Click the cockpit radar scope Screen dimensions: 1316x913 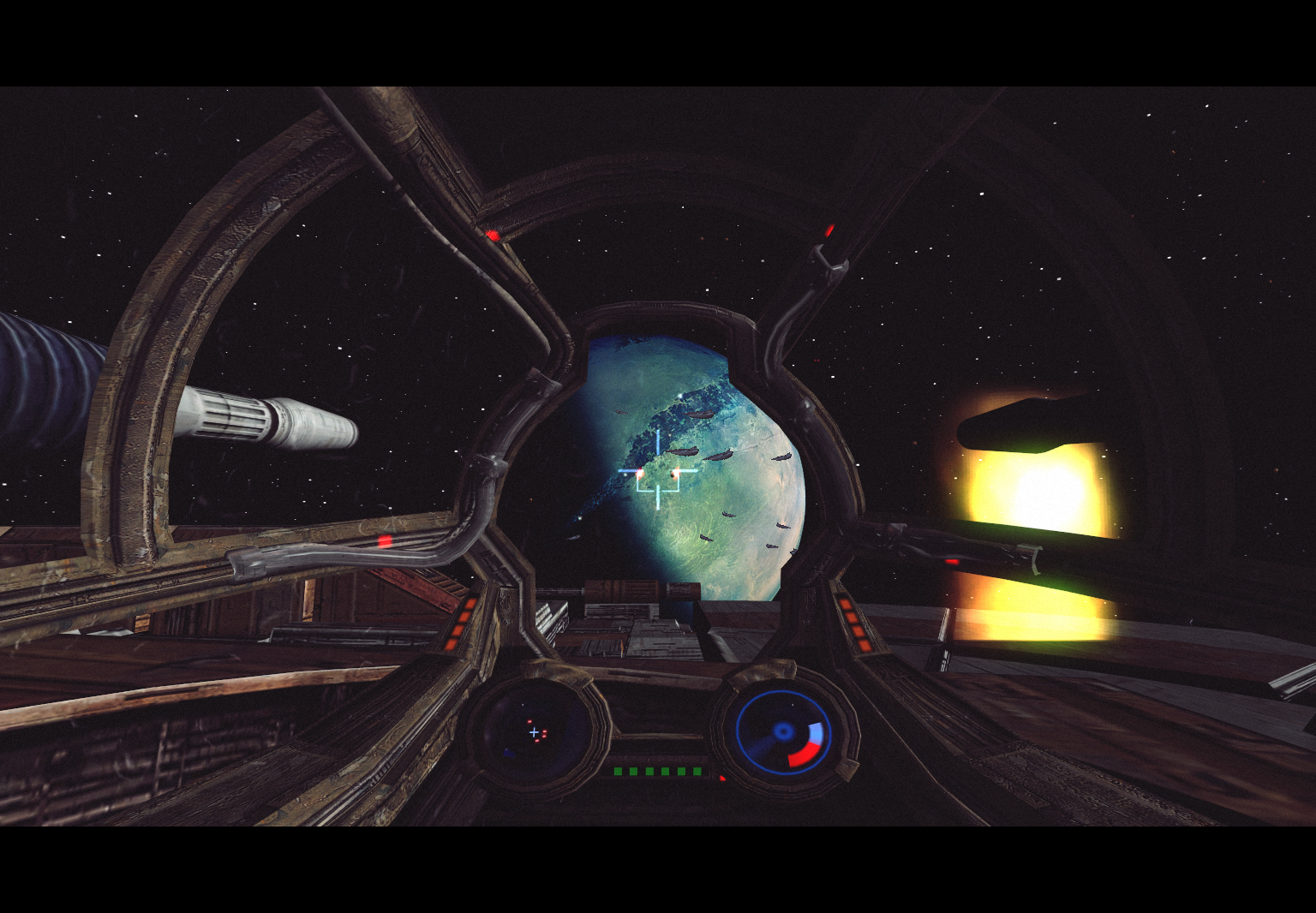coord(535,734)
